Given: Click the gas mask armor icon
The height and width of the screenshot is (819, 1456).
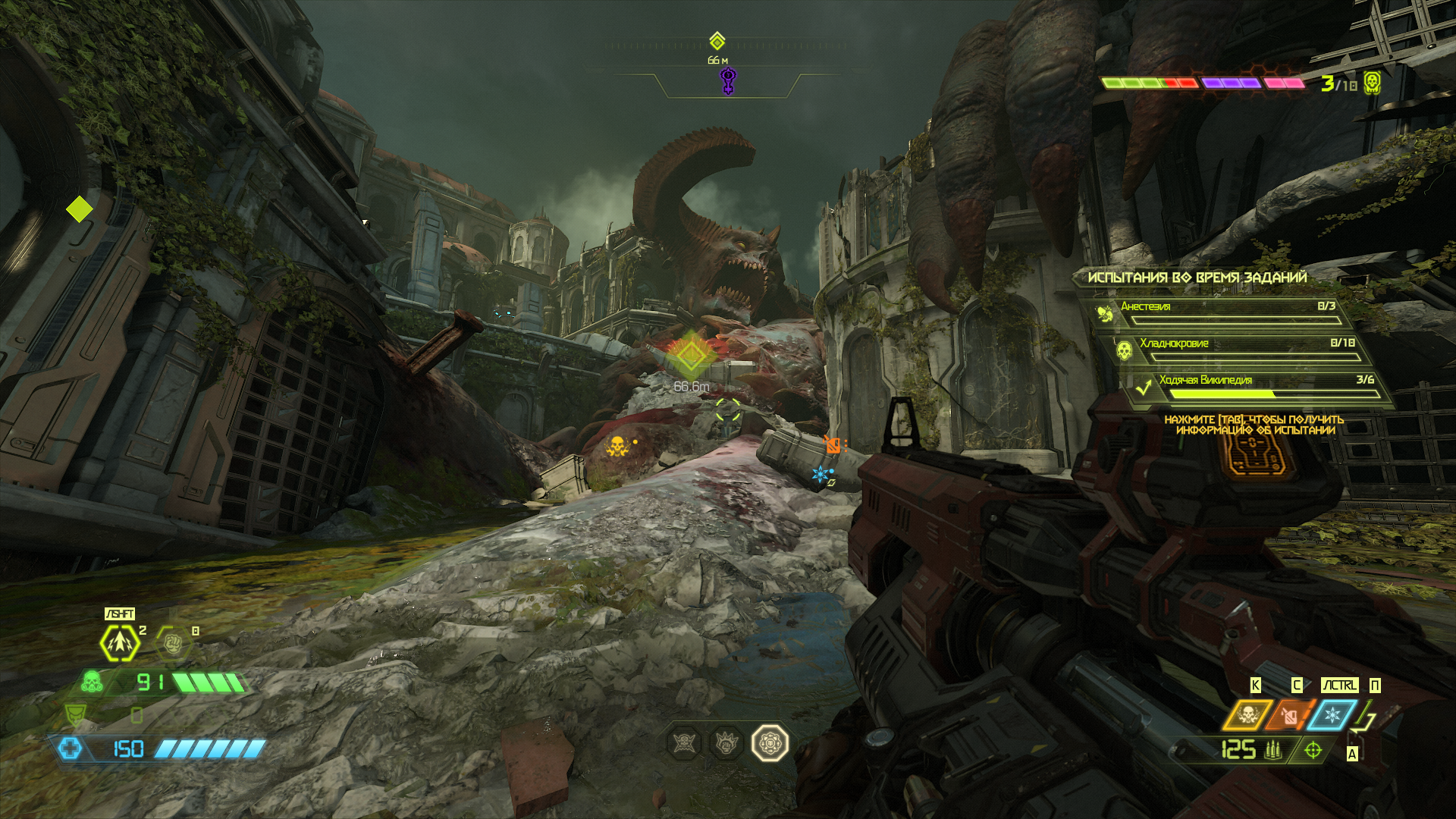Looking at the screenshot, I should (92, 682).
